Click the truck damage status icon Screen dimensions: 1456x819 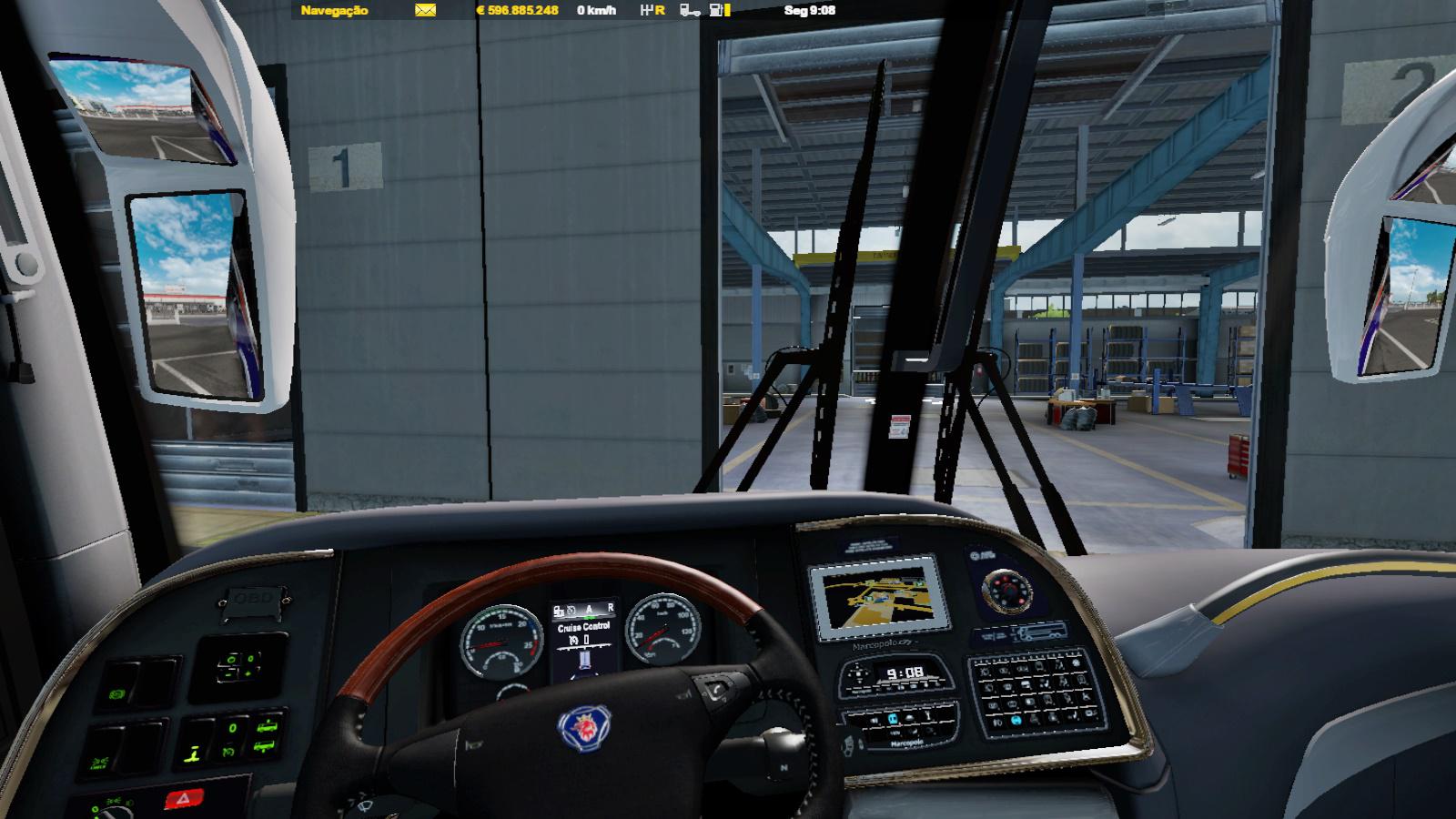coord(690,10)
